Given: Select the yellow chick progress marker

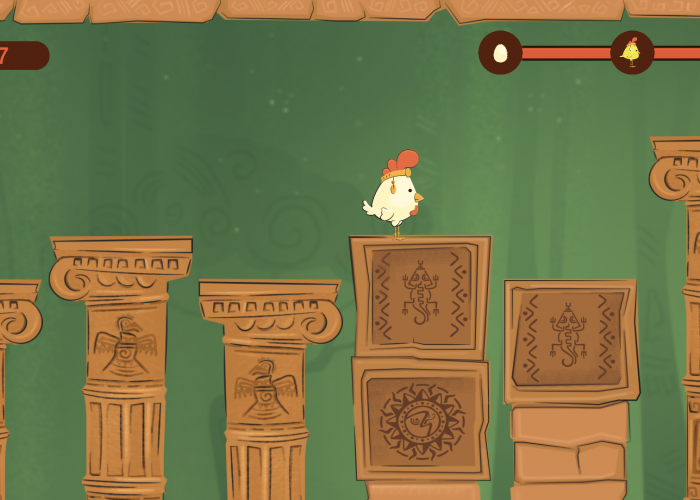Looking at the screenshot, I should pyautogui.click(x=631, y=52).
